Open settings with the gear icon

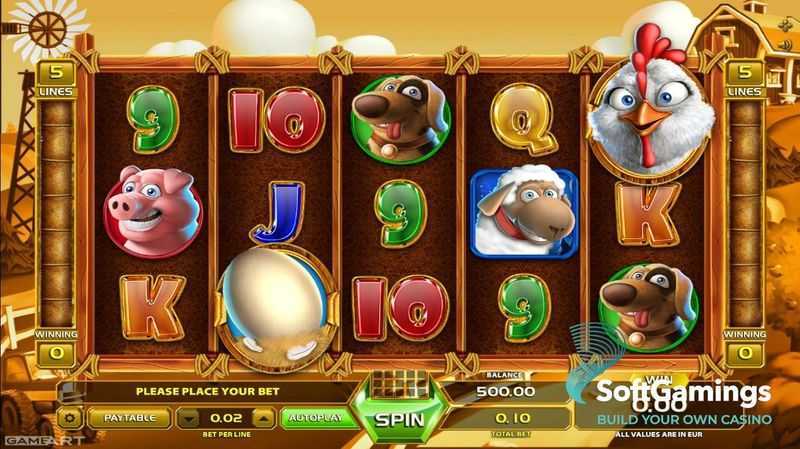click(x=71, y=417)
